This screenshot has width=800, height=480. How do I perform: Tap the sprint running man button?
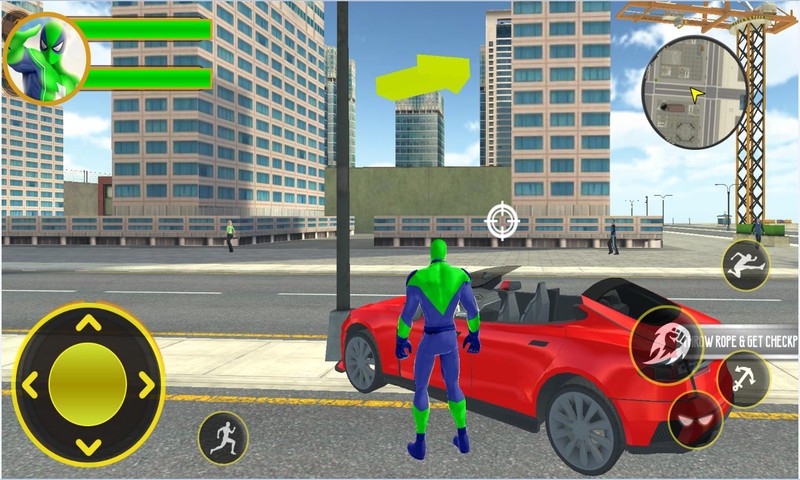pos(223,437)
